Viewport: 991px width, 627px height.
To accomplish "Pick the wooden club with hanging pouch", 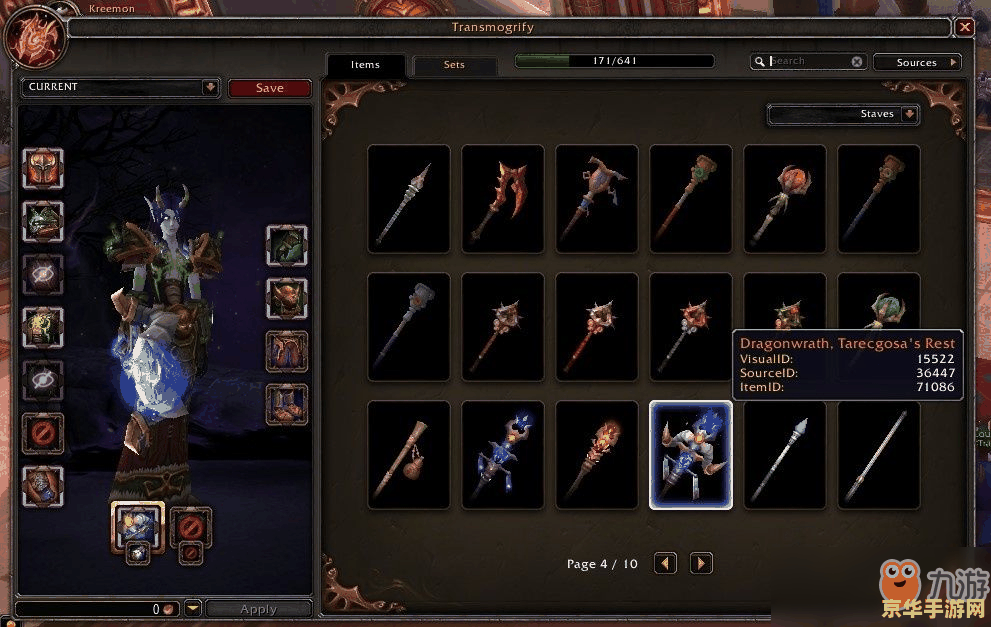I will pyautogui.click(x=408, y=455).
